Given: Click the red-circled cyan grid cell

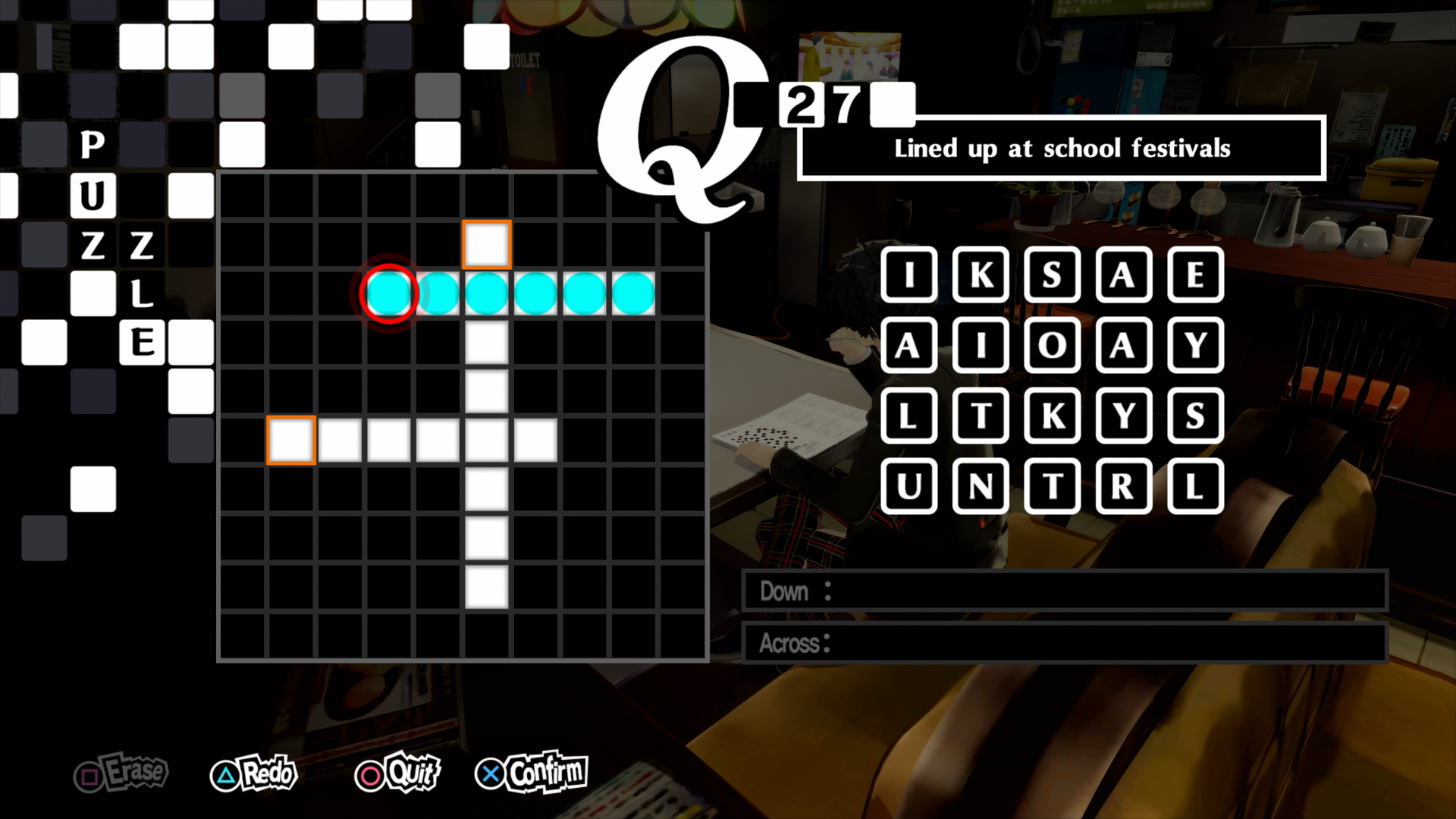Looking at the screenshot, I should (389, 292).
